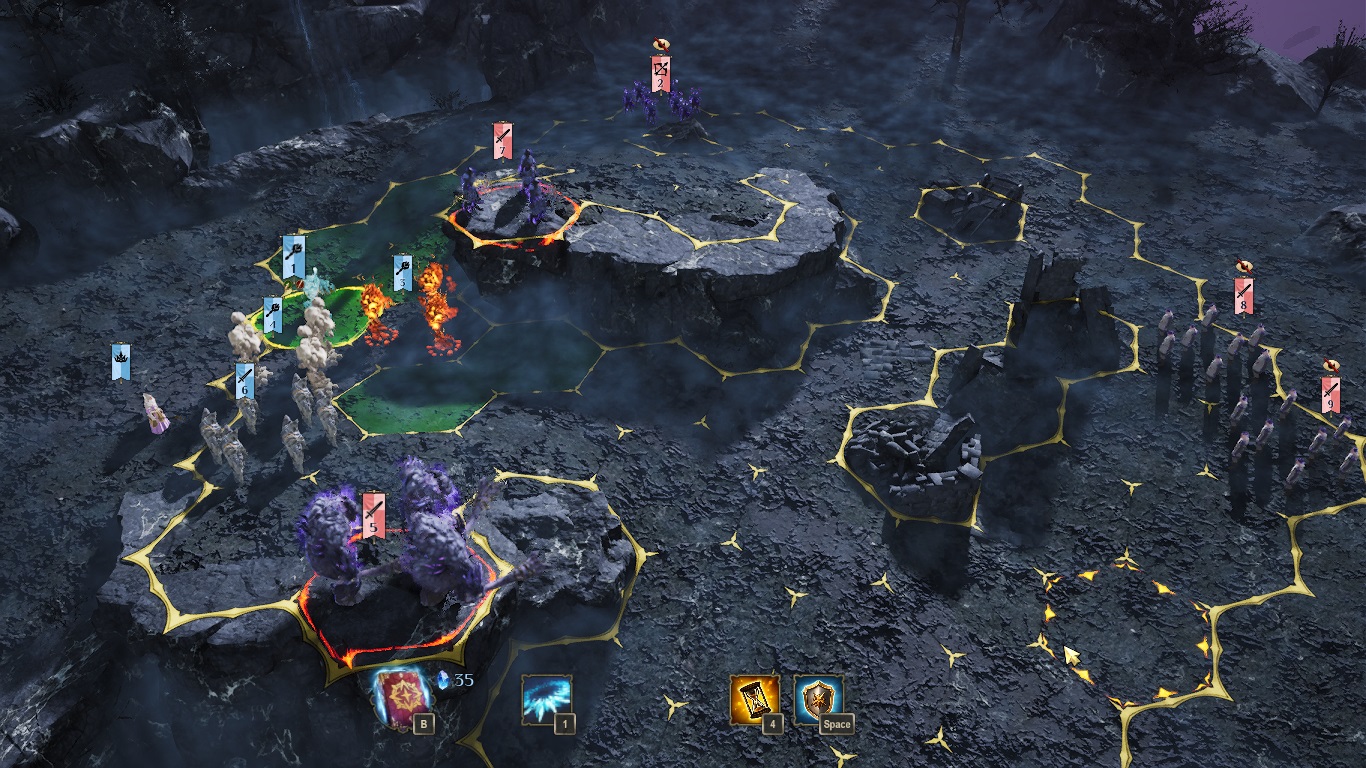
Task: Pick the blue unit banner numbered 3
Action: click(x=402, y=273)
